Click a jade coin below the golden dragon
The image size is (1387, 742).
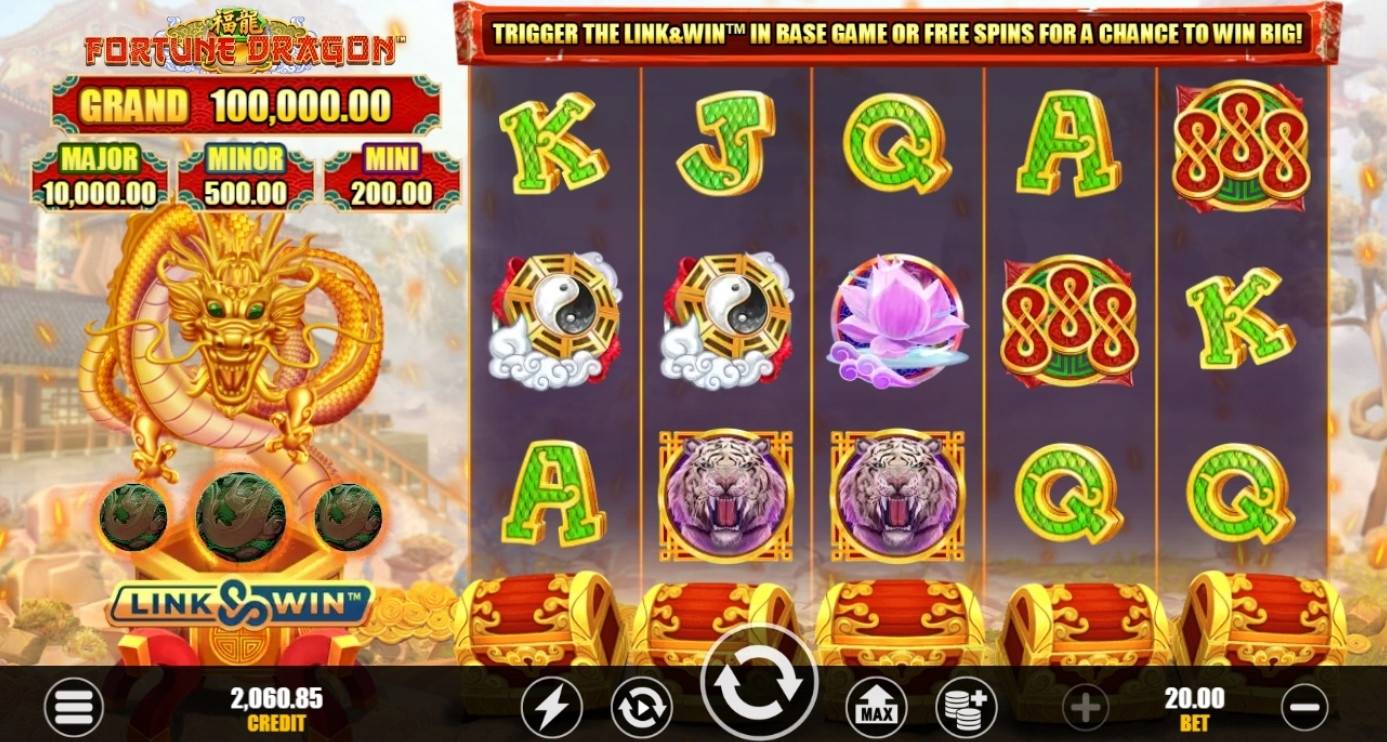pos(239,516)
